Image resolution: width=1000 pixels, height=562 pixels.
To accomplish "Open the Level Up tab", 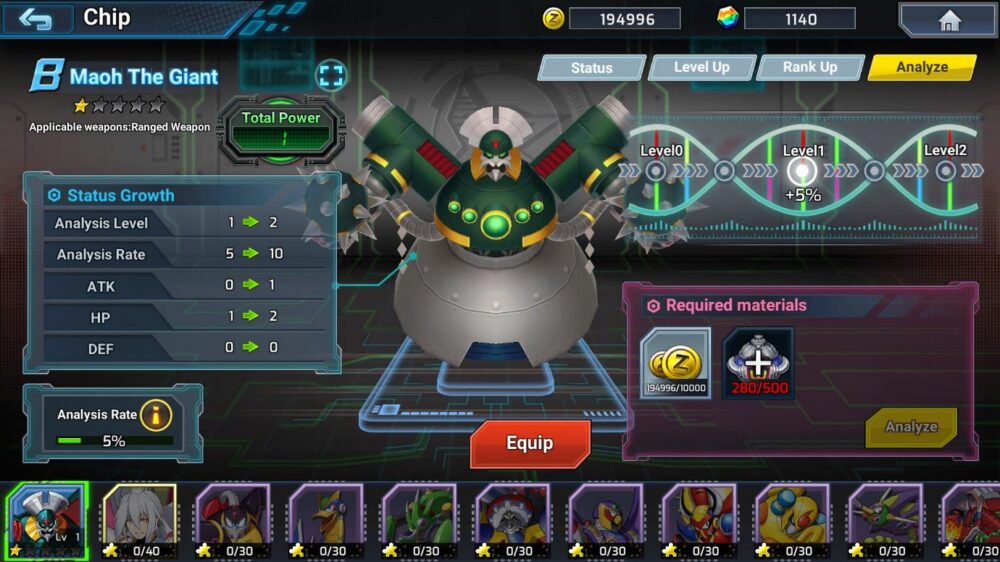I will tap(701, 67).
